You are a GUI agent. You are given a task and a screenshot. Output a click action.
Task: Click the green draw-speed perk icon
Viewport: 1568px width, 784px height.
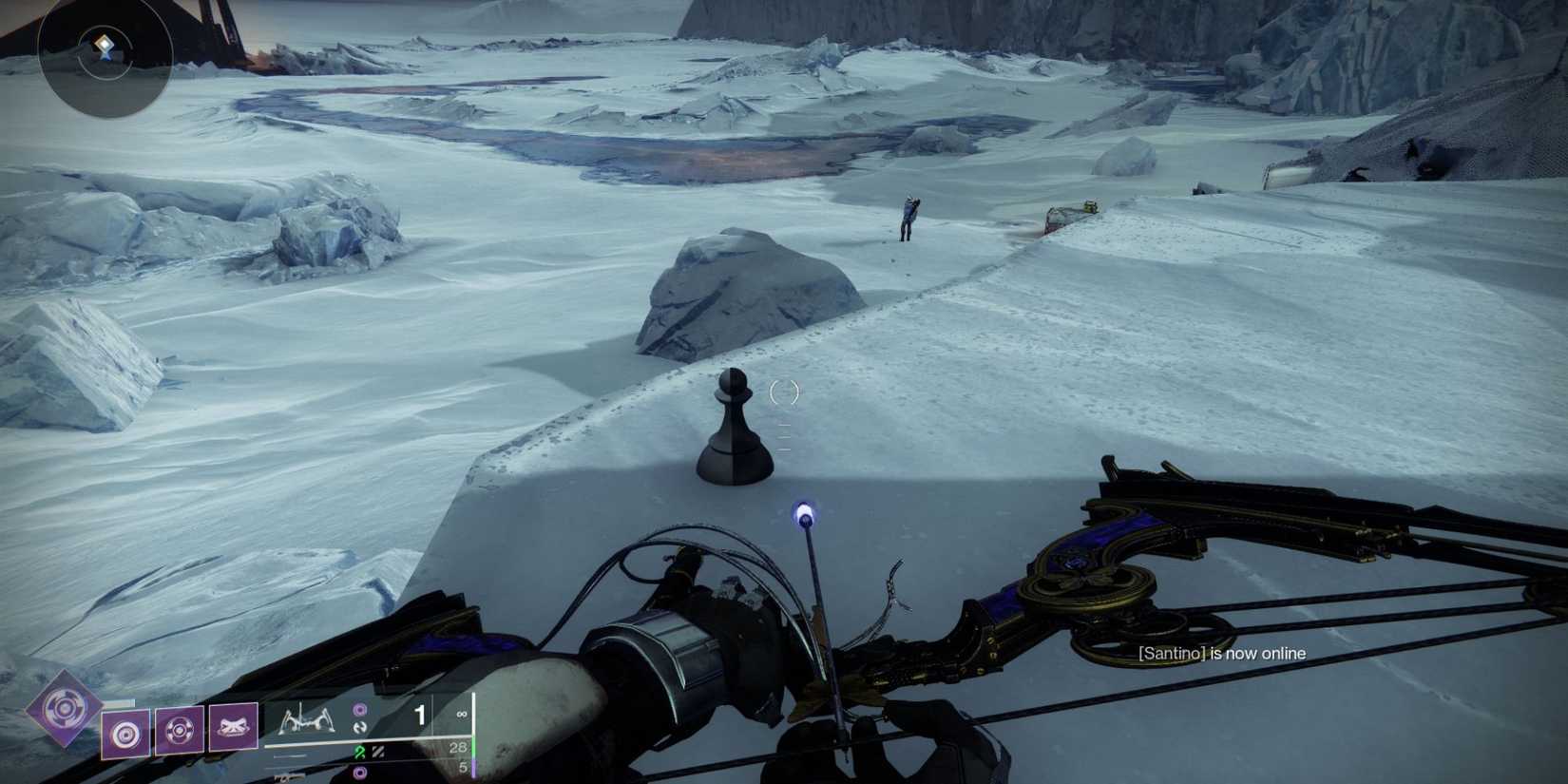click(361, 751)
